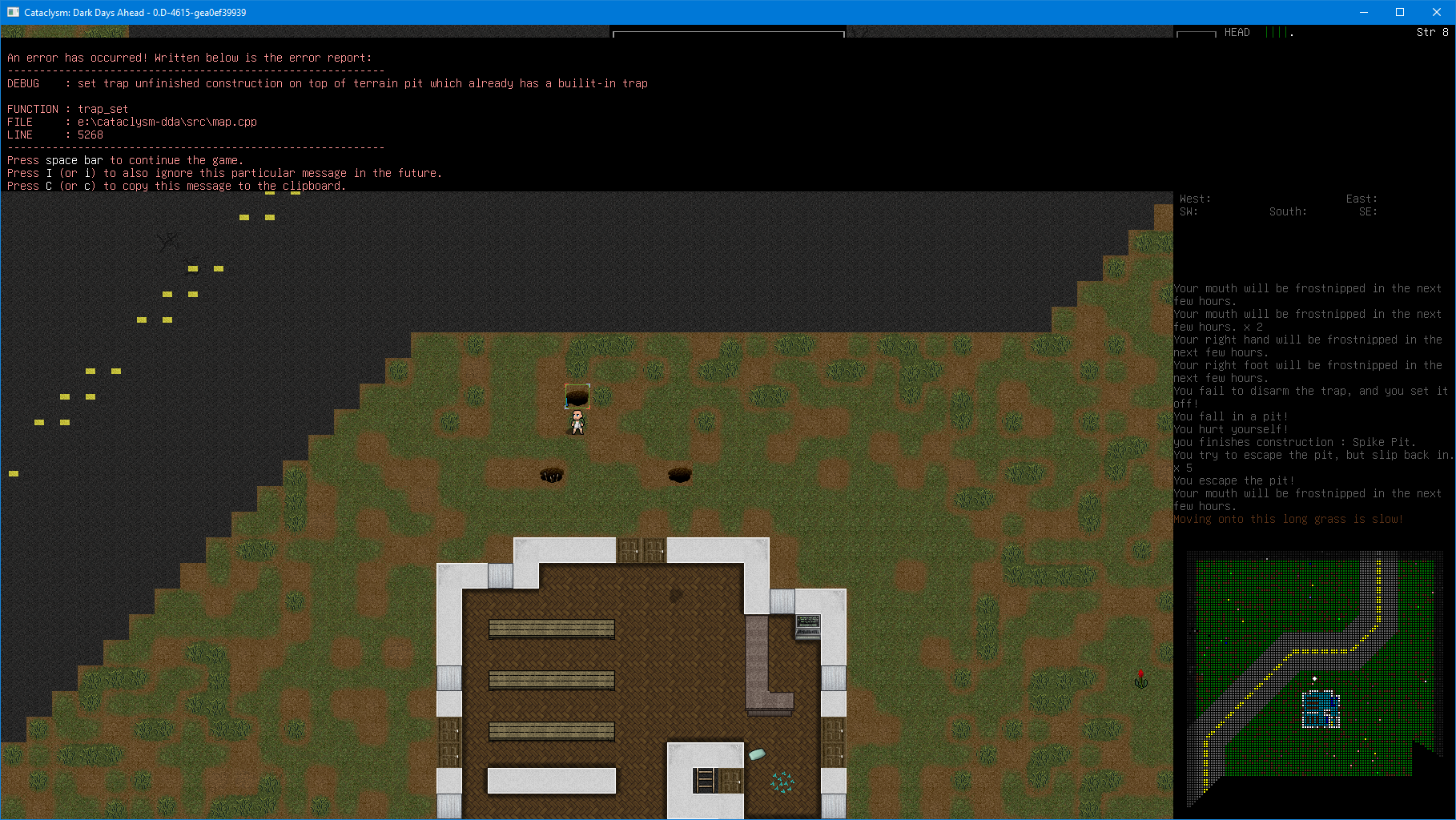Click the double wooden doors at the store entrance
The width and height of the screenshot is (1456, 820).
click(641, 551)
